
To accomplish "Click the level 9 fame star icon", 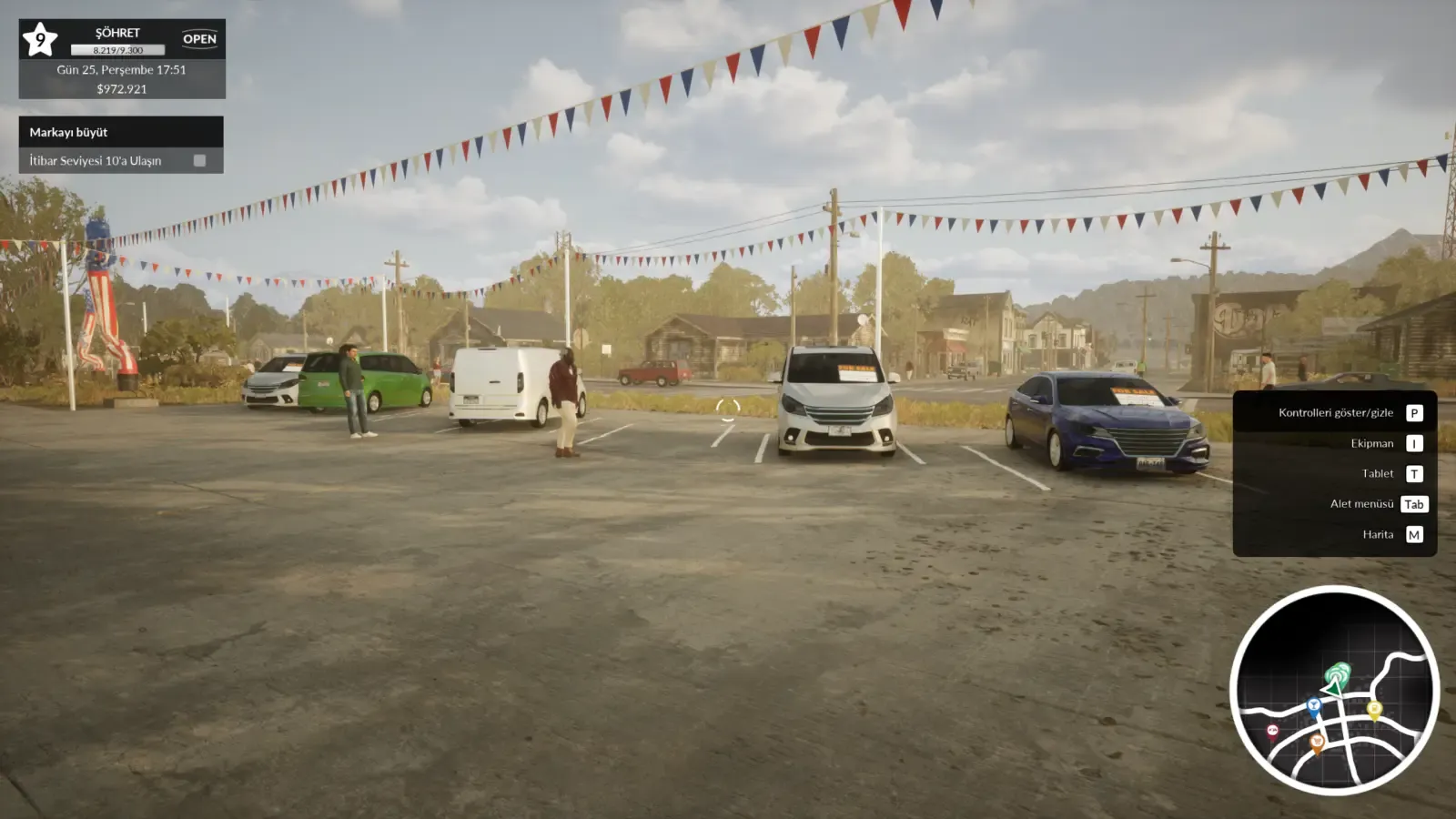I will pos(40,38).
